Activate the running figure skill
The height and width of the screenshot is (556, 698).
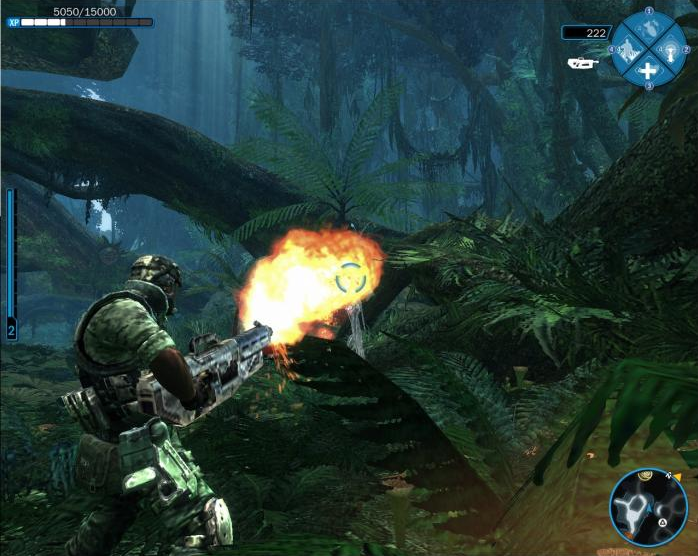(x=626, y=48)
